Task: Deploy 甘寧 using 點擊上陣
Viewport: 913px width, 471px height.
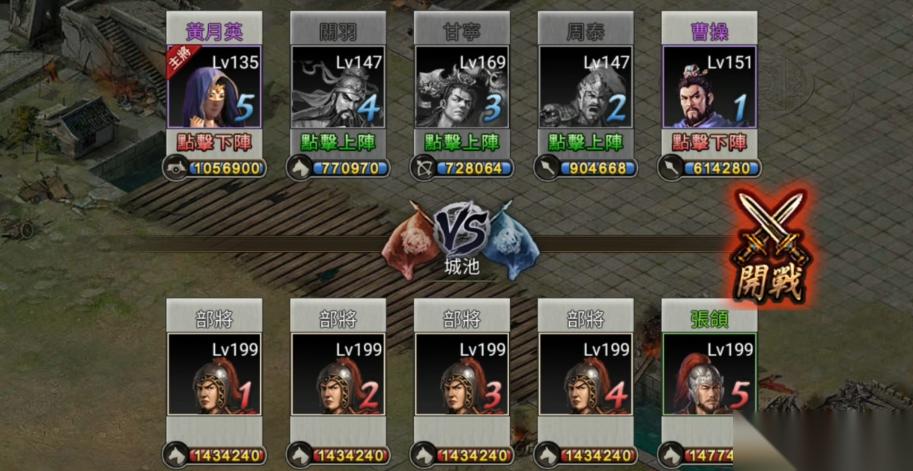Action: click(x=462, y=143)
